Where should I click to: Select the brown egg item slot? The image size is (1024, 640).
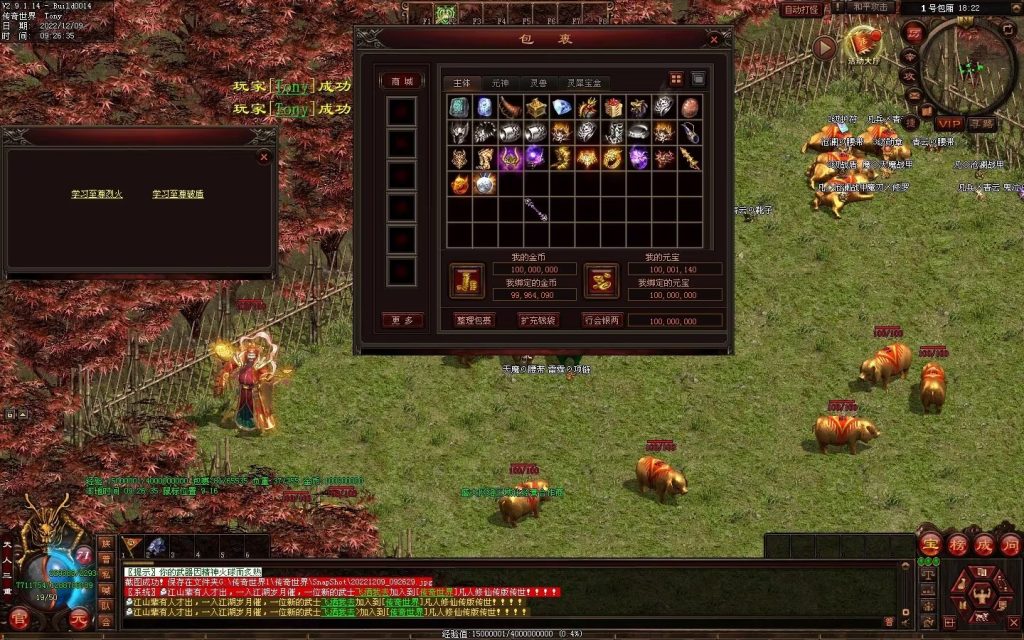coord(690,107)
